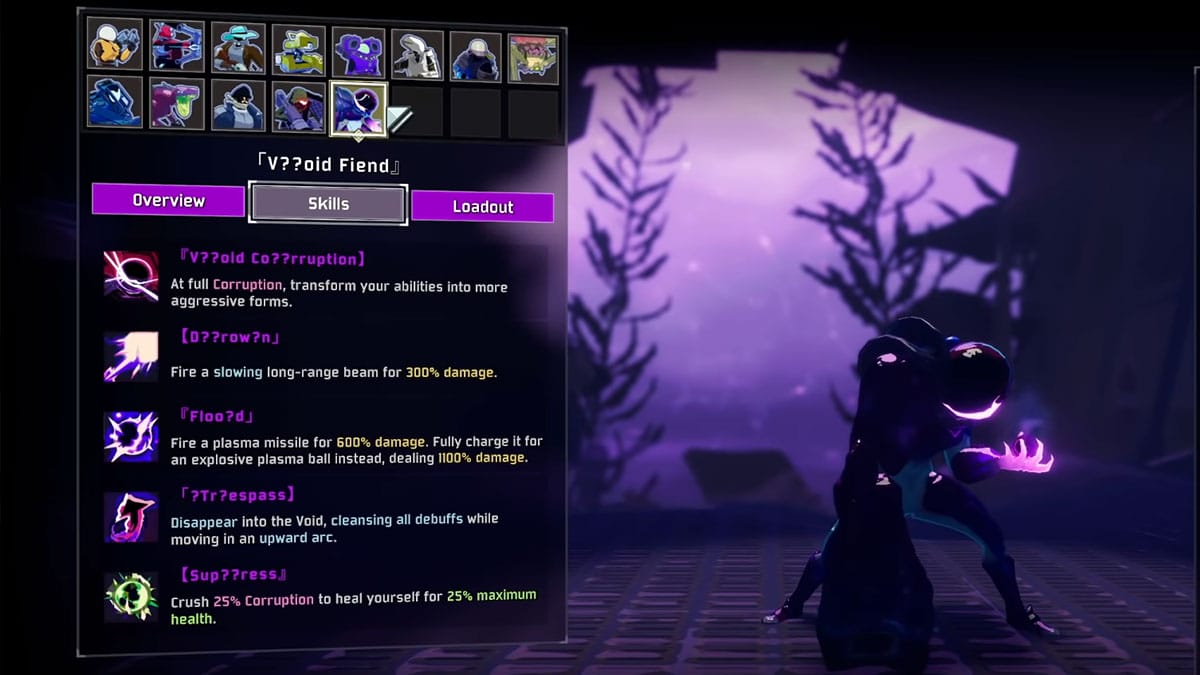The width and height of the screenshot is (1200, 675).
Task: Show the Loadout tab
Action: [x=482, y=207]
